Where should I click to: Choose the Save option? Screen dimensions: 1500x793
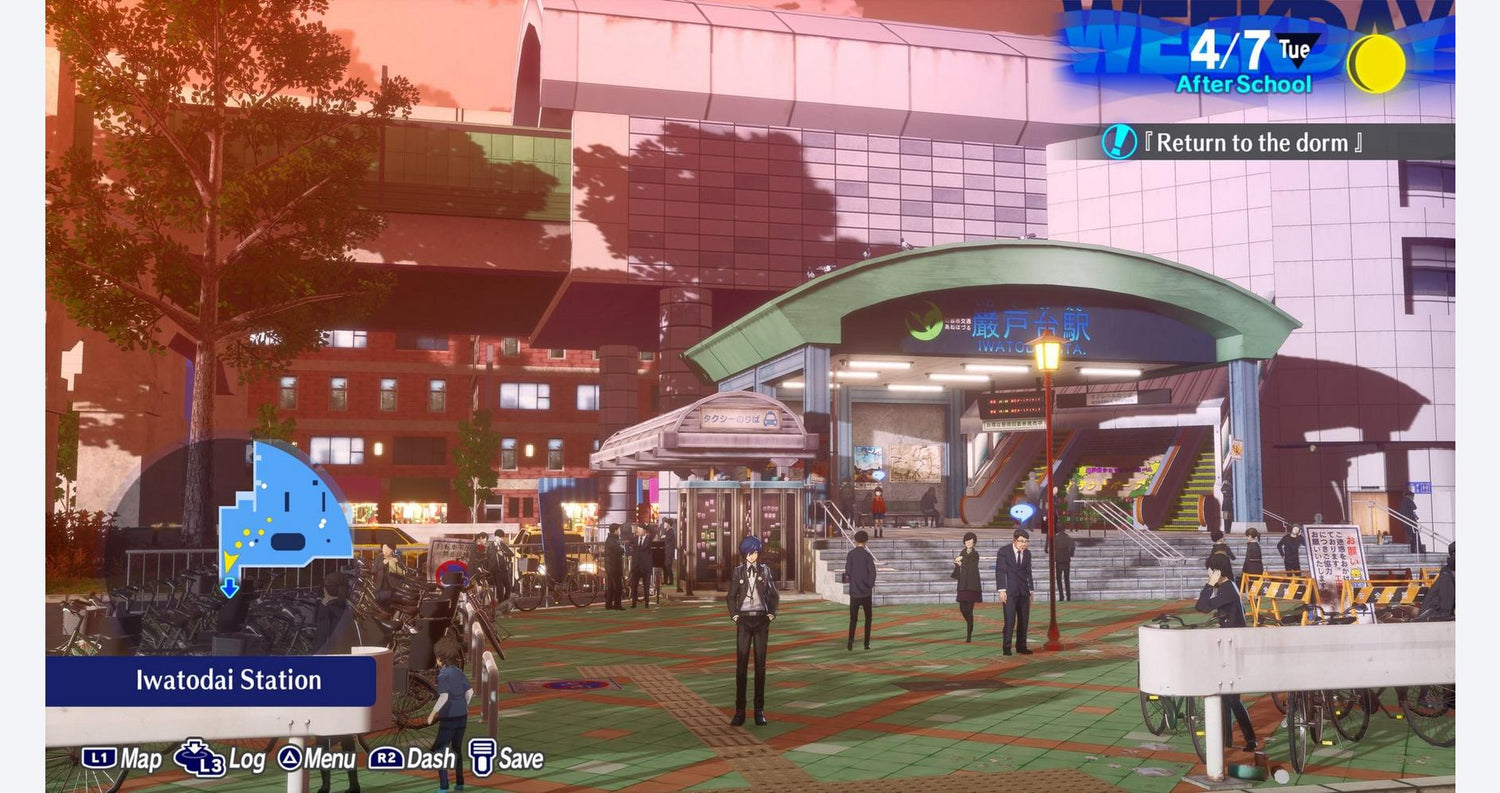pyautogui.click(x=506, y=758)
